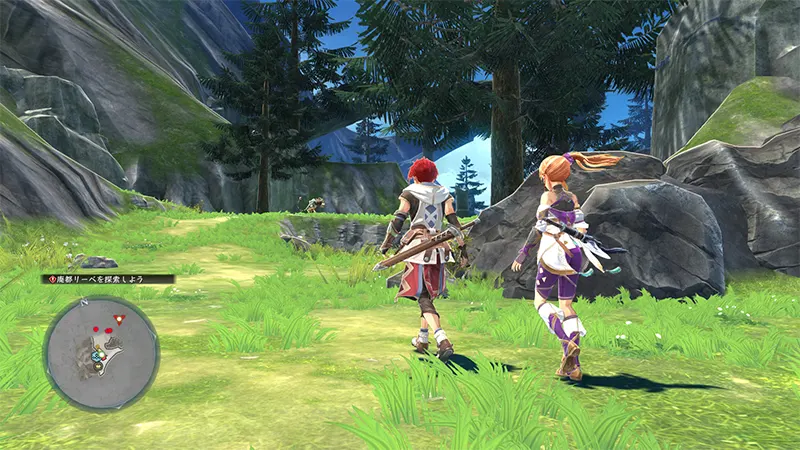Click the red triangle objective marker on minimap
800x450 pixels.
(119, 319)
